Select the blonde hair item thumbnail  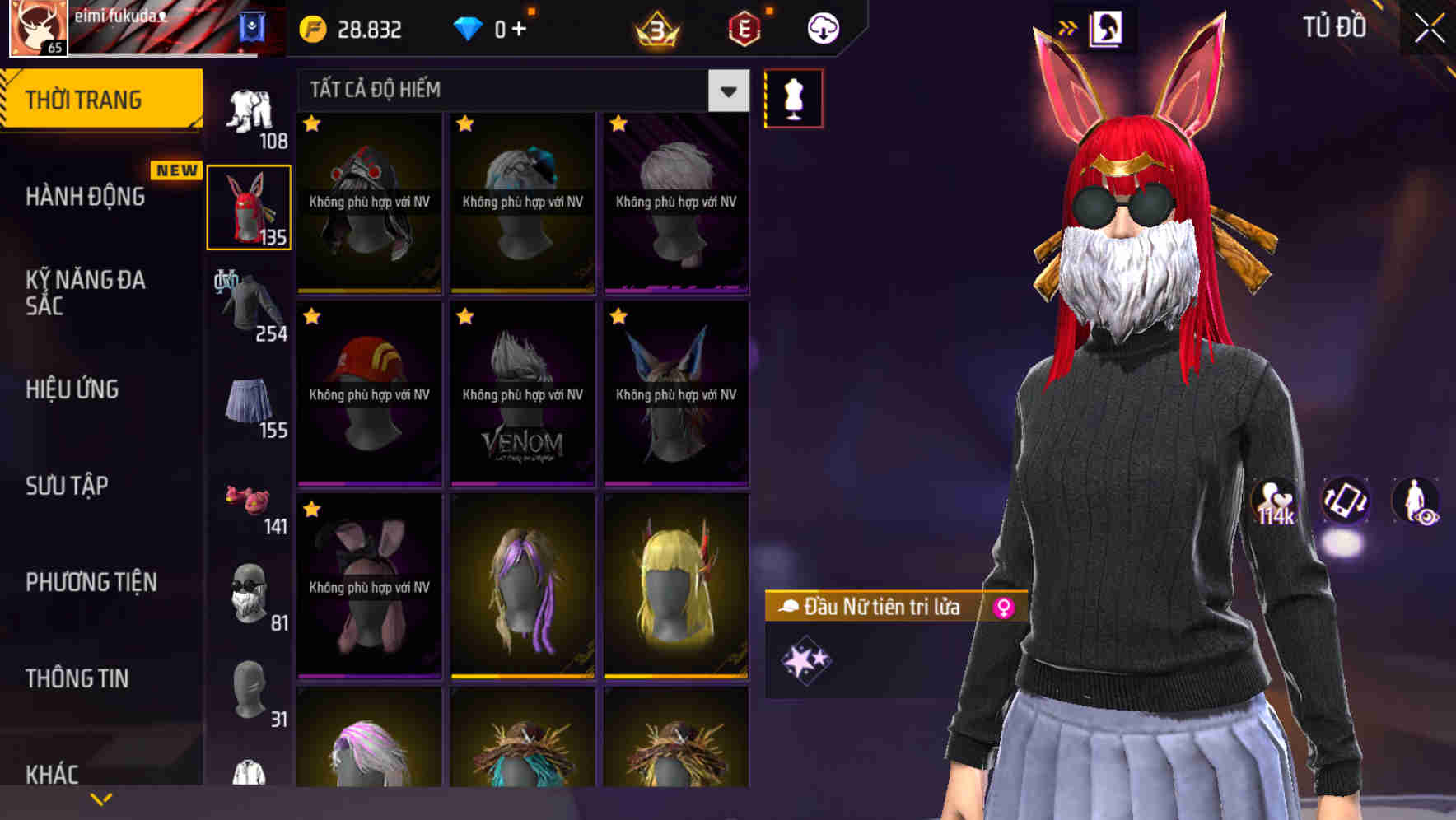pyautogui.click(x=675, y=589)
